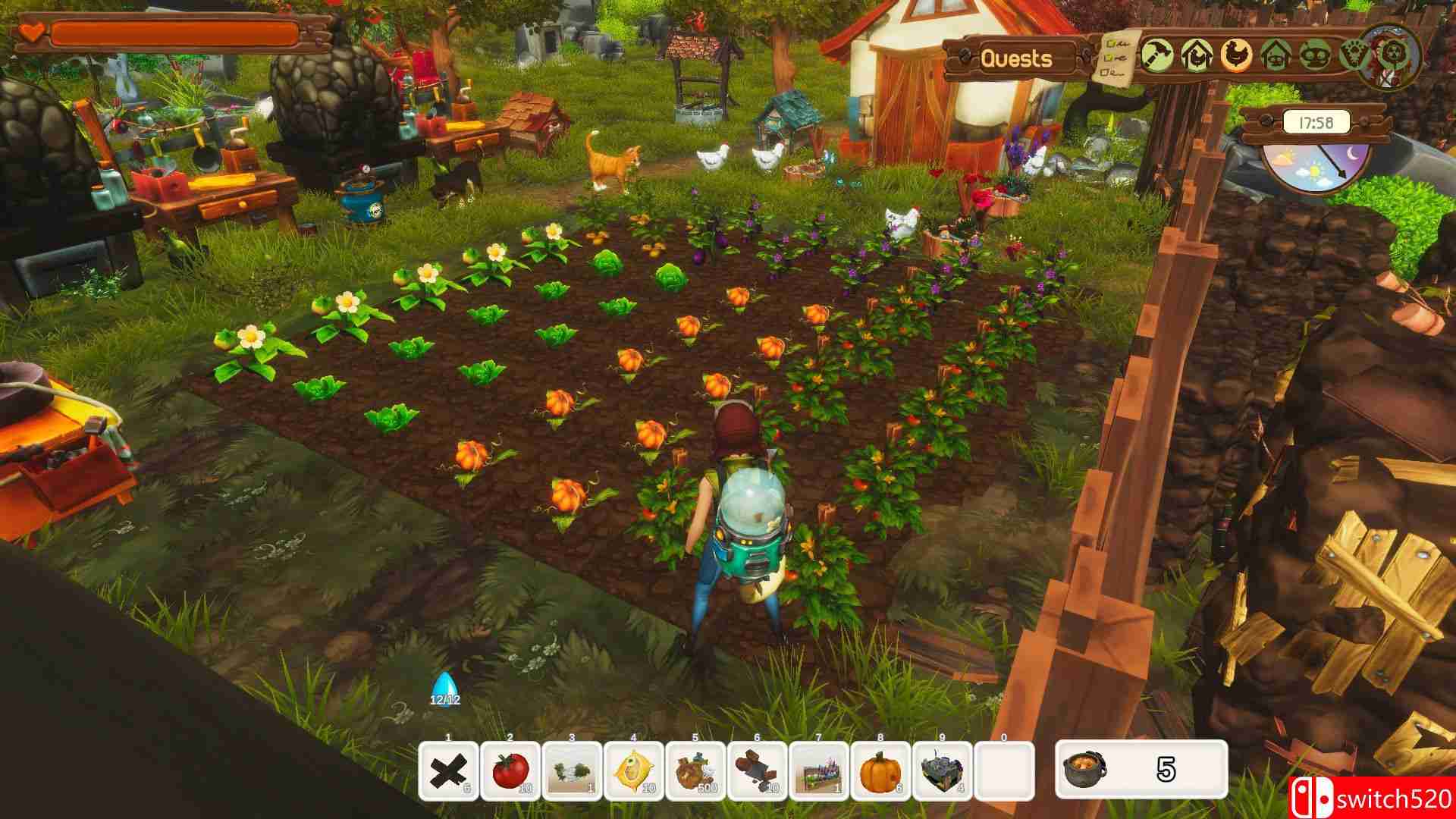Select the slot with a 500 count
1456x819 pixels.
click(695, 771)
